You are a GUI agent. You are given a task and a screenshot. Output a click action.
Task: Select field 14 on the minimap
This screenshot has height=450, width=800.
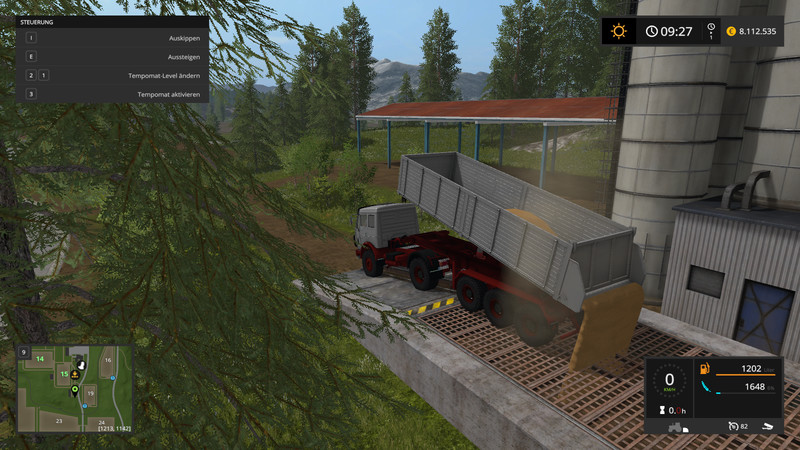pyautogui.click(x=40, y=358)
